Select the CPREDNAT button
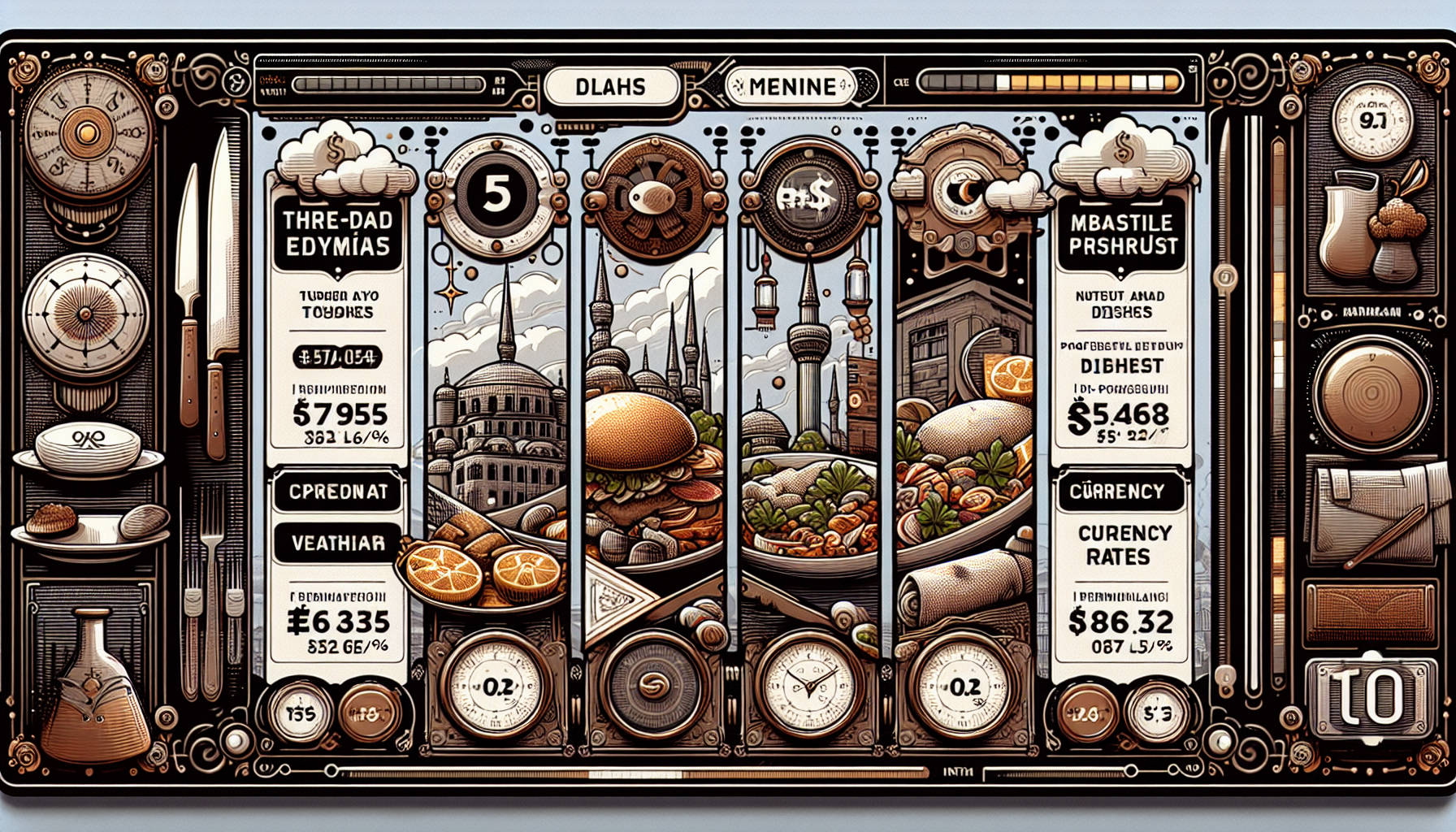 coord(337,492)
